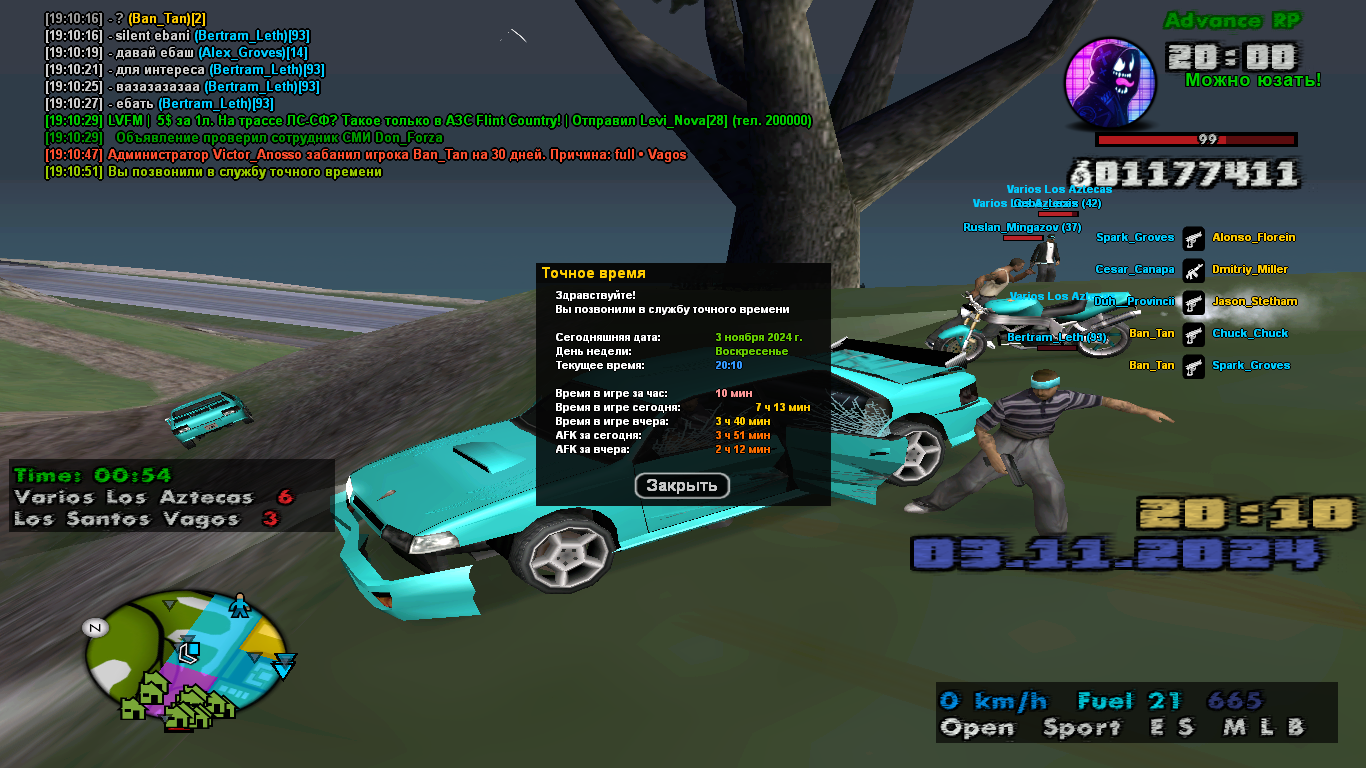Select the neon hooded avatar HUD icon
Image resolution: width=1366 pixels, height=768 pixels.
click(1110, 84)
